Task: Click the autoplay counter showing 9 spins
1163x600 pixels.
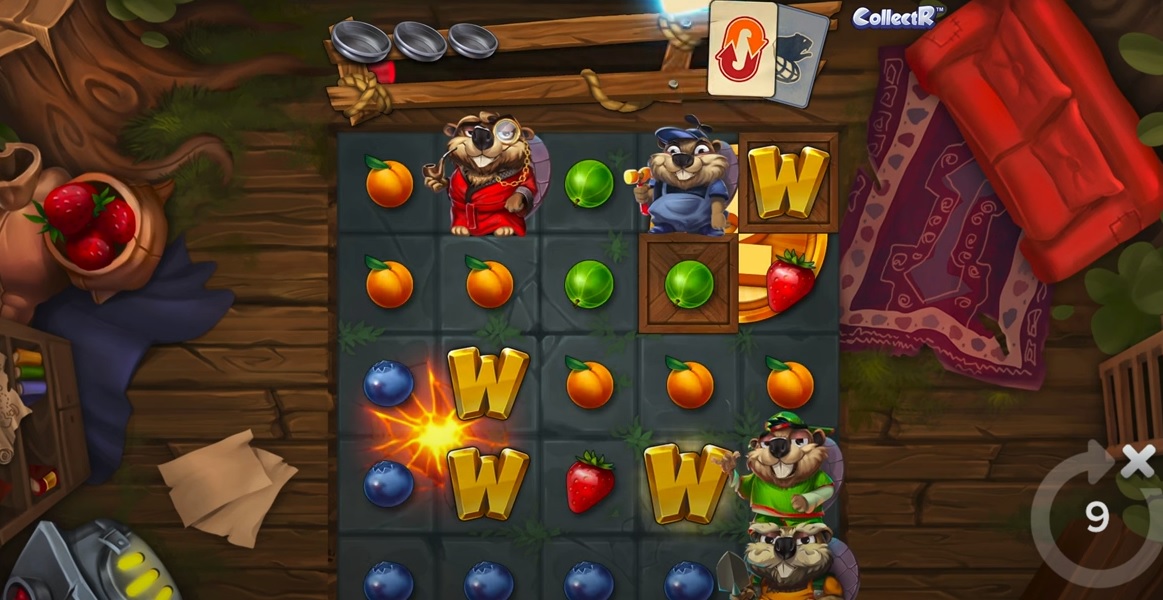Action: coord(1097,516)
